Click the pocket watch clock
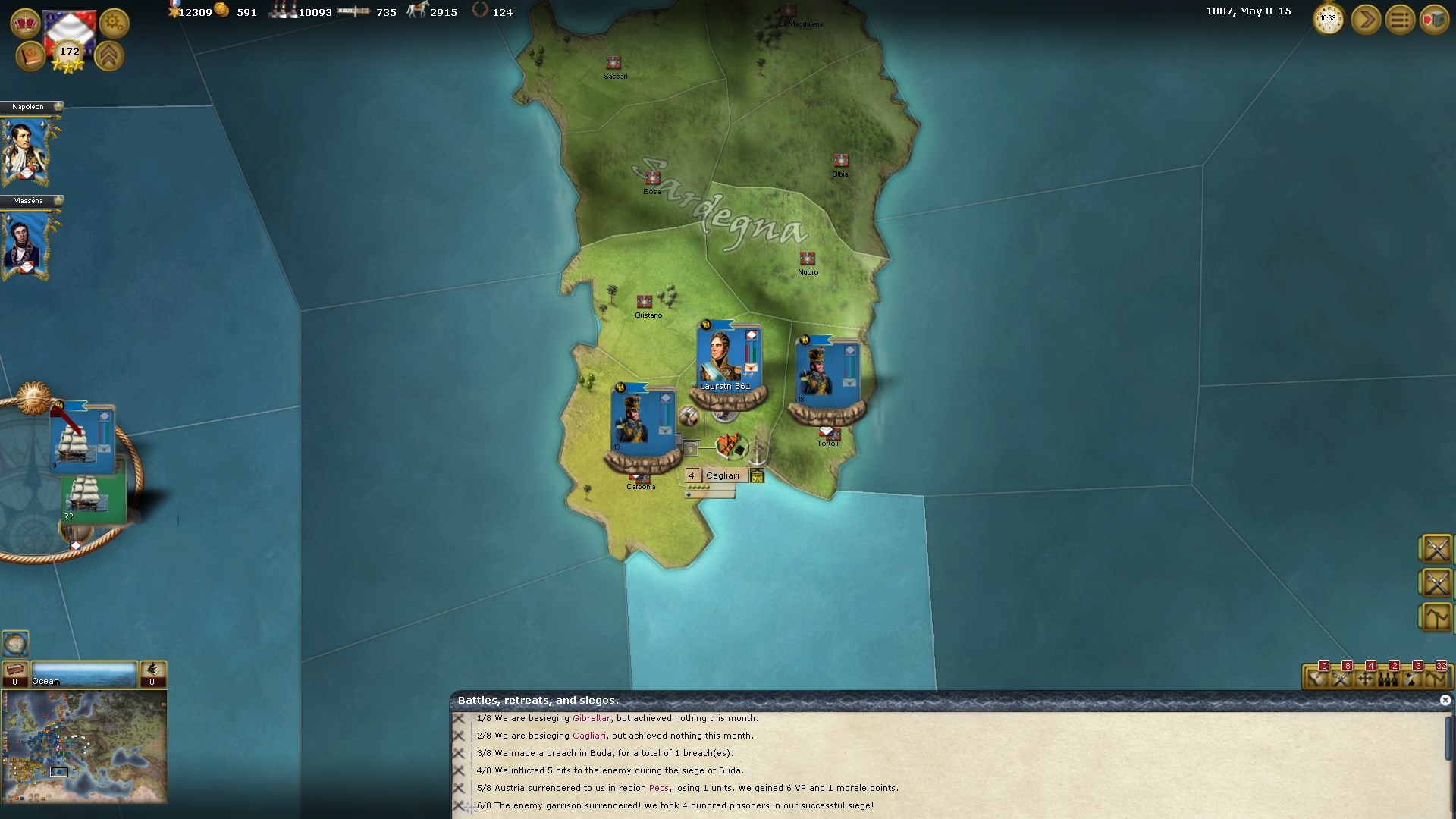Screen dimensions: 1456x819 tap(1329, 19)
